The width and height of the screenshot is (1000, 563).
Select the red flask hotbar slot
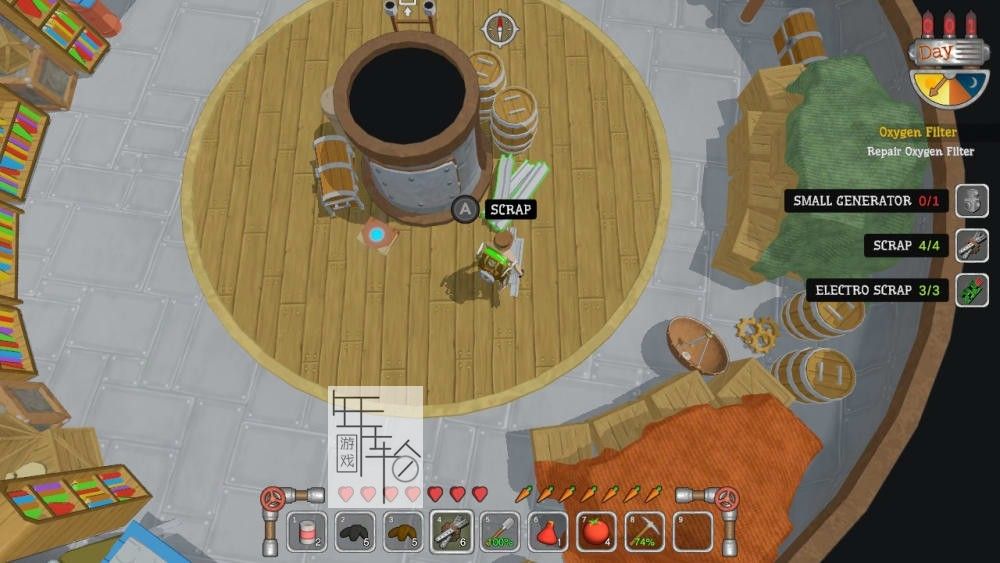548,532
